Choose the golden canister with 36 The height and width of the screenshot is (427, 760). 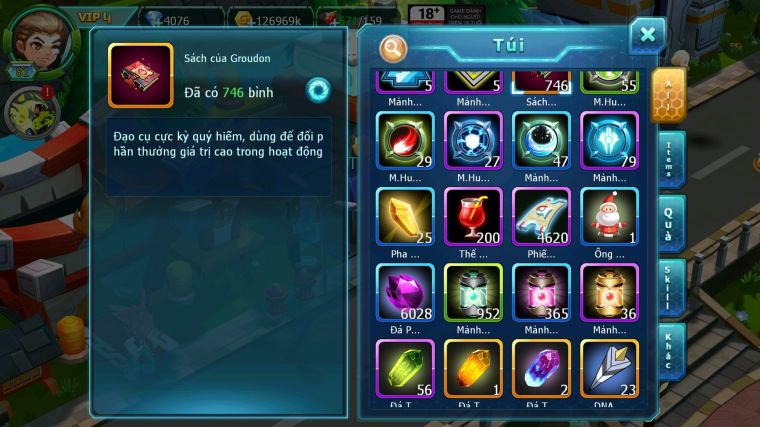click(609, 292)
